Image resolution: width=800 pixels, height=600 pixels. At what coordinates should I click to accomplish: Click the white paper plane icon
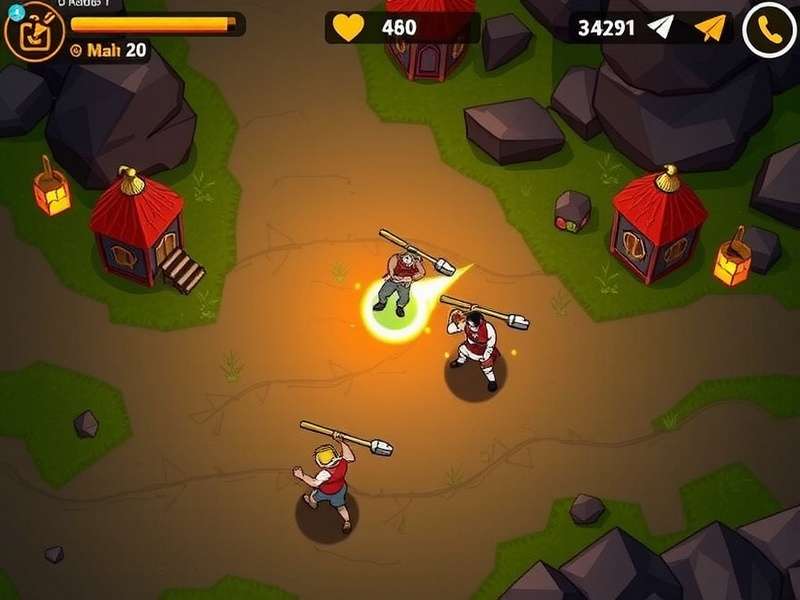tap(661, 27)
